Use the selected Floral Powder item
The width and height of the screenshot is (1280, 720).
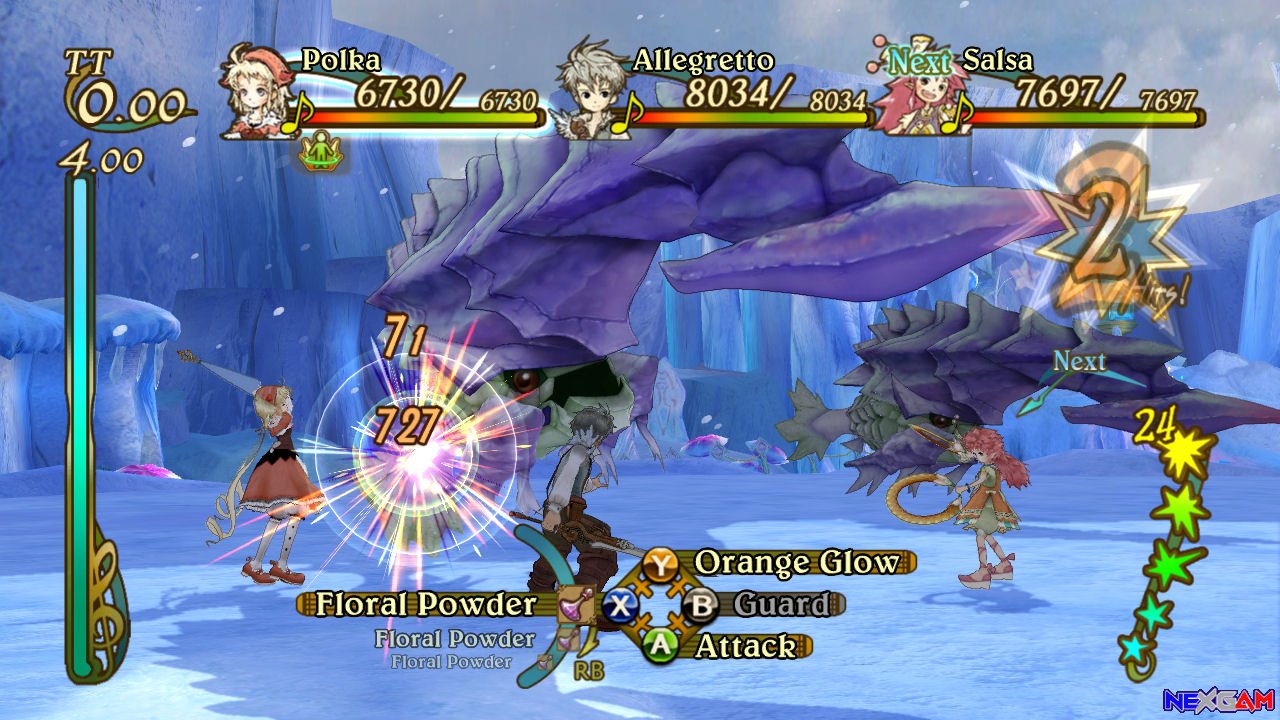tap(427, 604)
